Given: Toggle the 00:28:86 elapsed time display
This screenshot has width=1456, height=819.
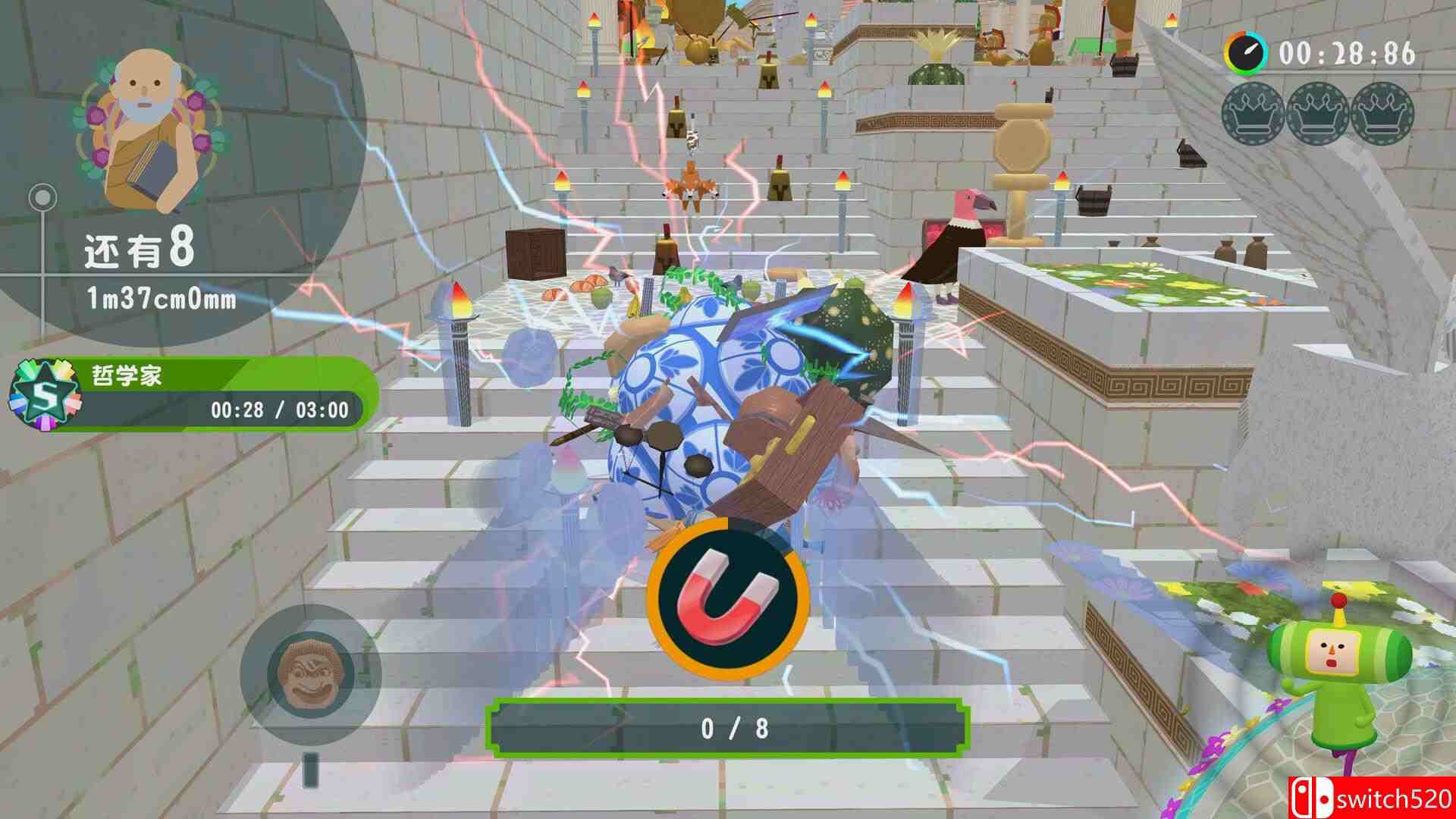Looking at the screenshot, I should pyautogui.click(x=1350, y=53).
